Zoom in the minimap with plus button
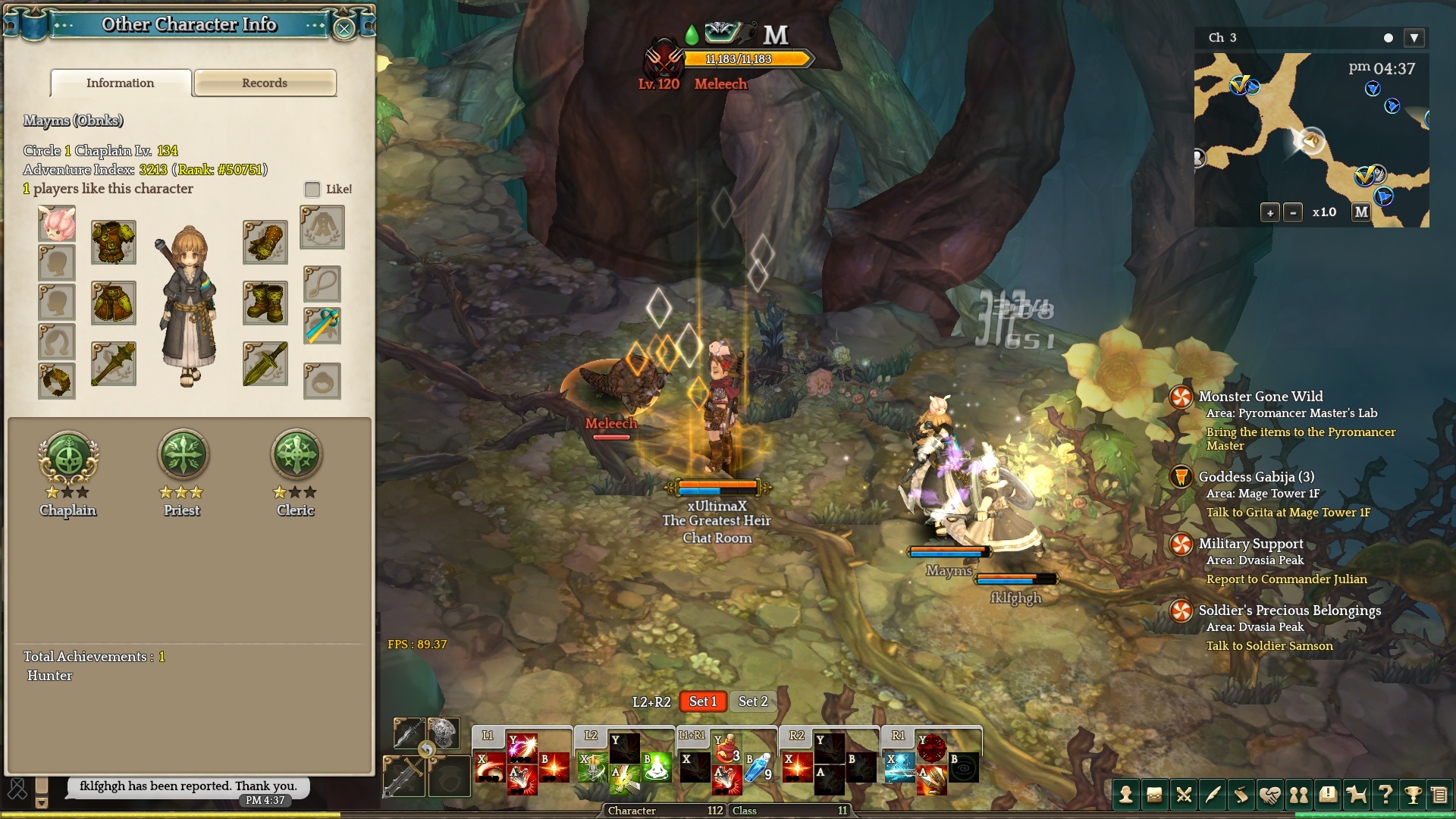Viewport: 1456px width, 819px height. coord(1270,212)
